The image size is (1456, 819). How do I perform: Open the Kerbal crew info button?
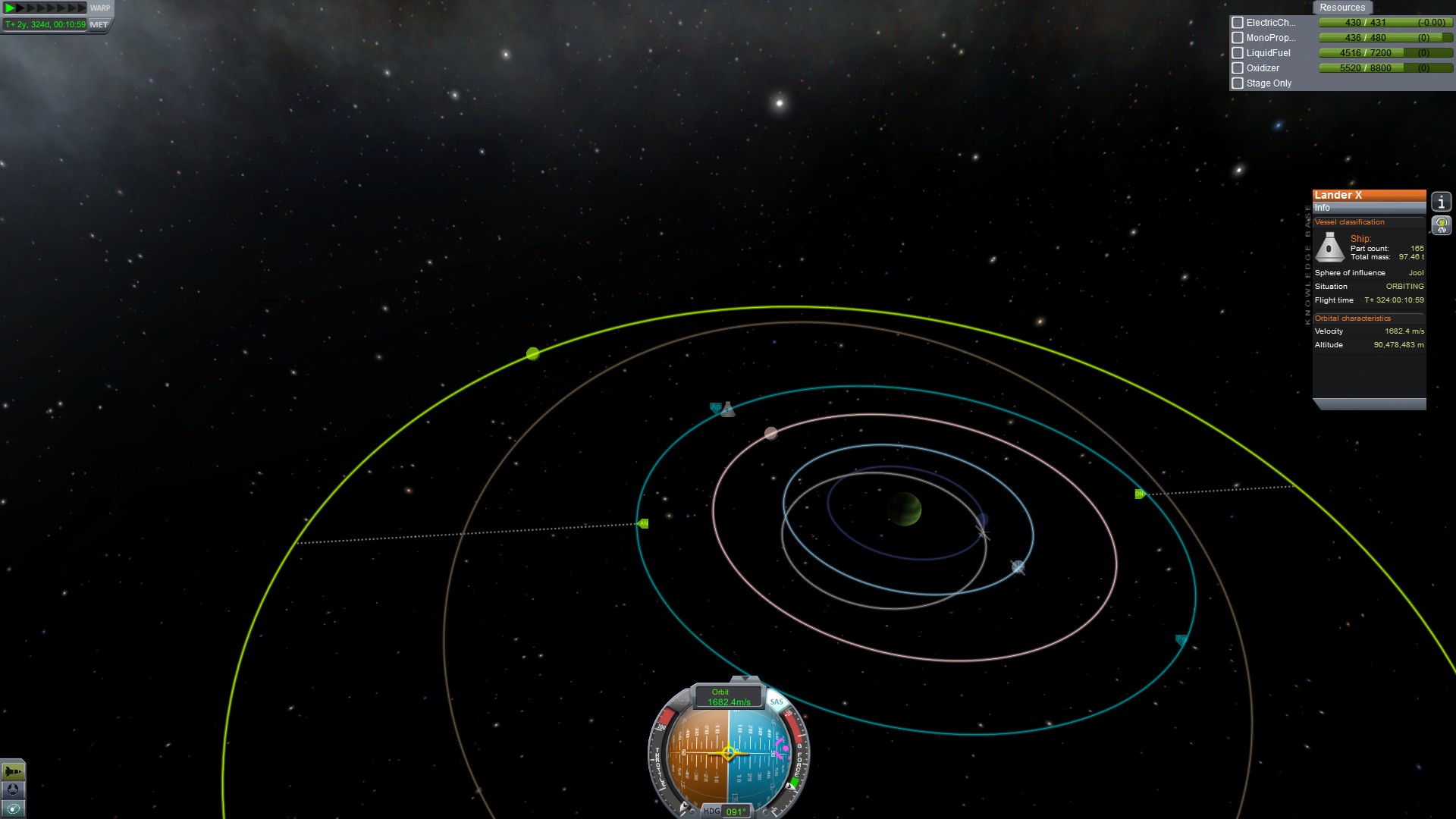[x=1441, y=225]
